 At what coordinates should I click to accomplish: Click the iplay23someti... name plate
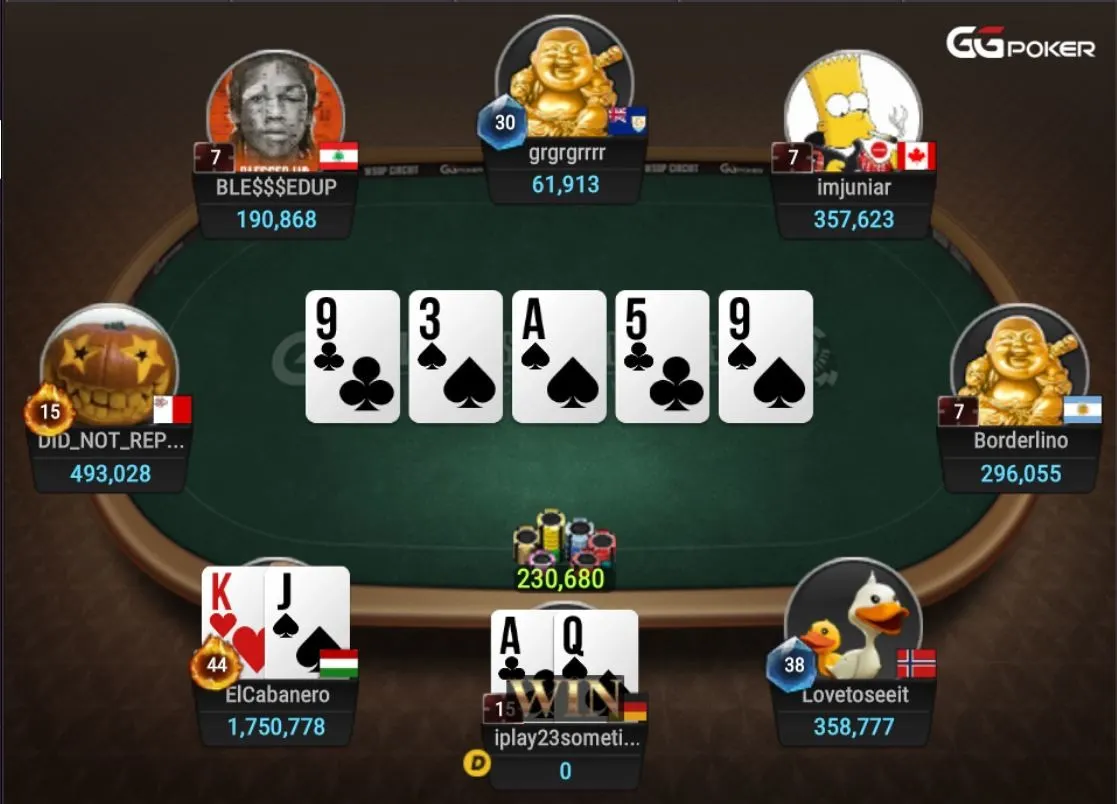click(x=565, y=738)
